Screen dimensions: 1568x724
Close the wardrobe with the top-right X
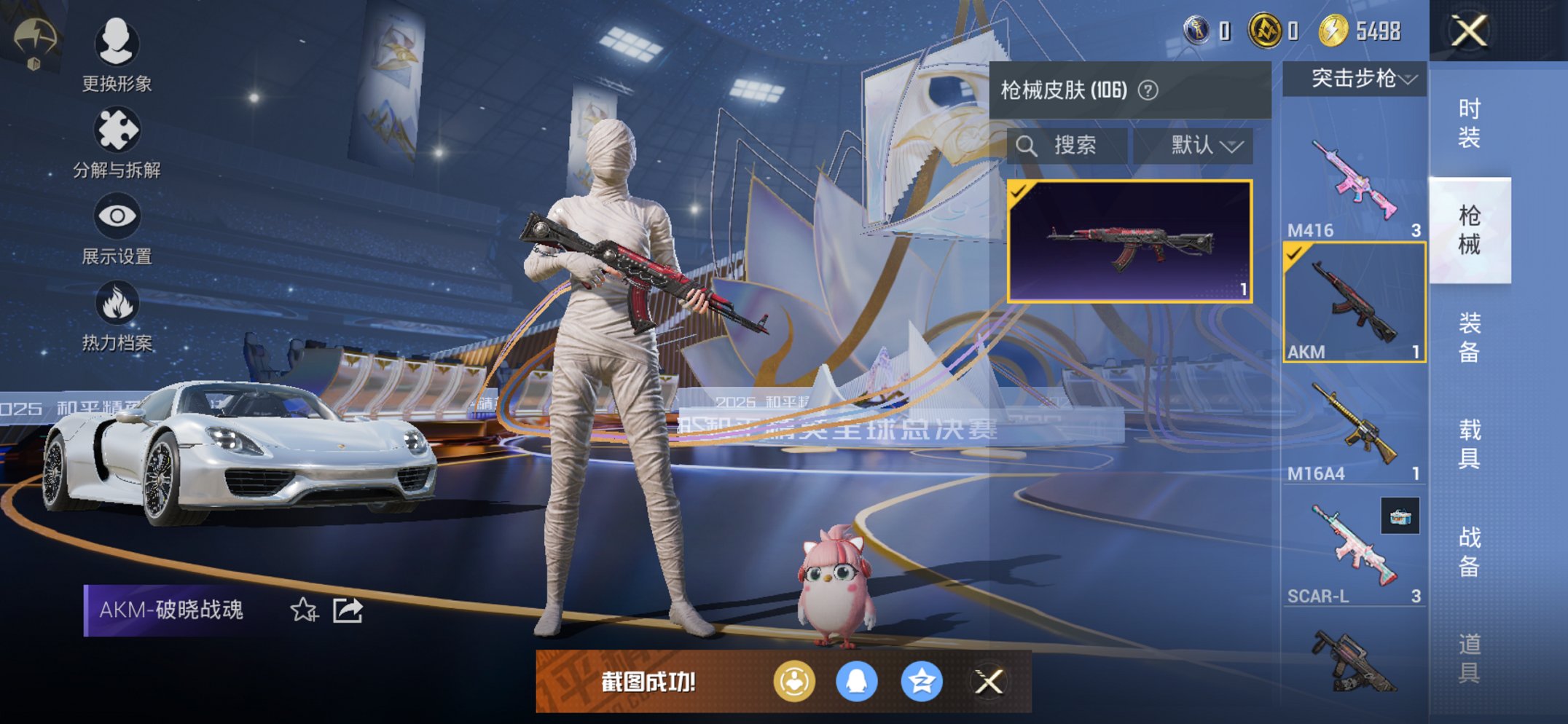[x=1468, y=31]
